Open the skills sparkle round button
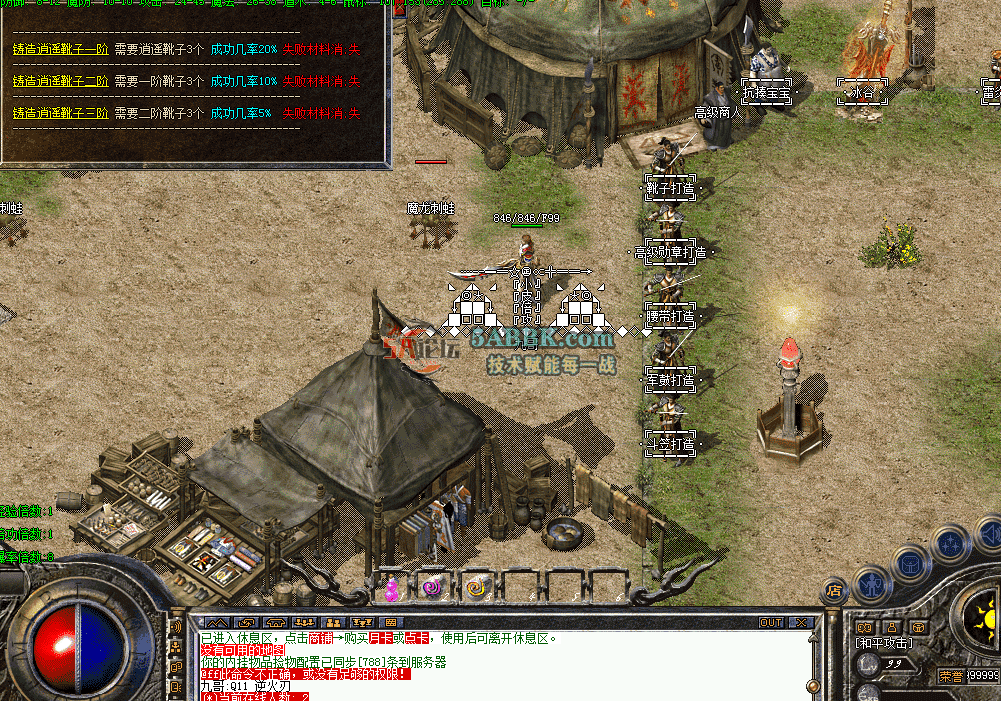 pos(949,546)
